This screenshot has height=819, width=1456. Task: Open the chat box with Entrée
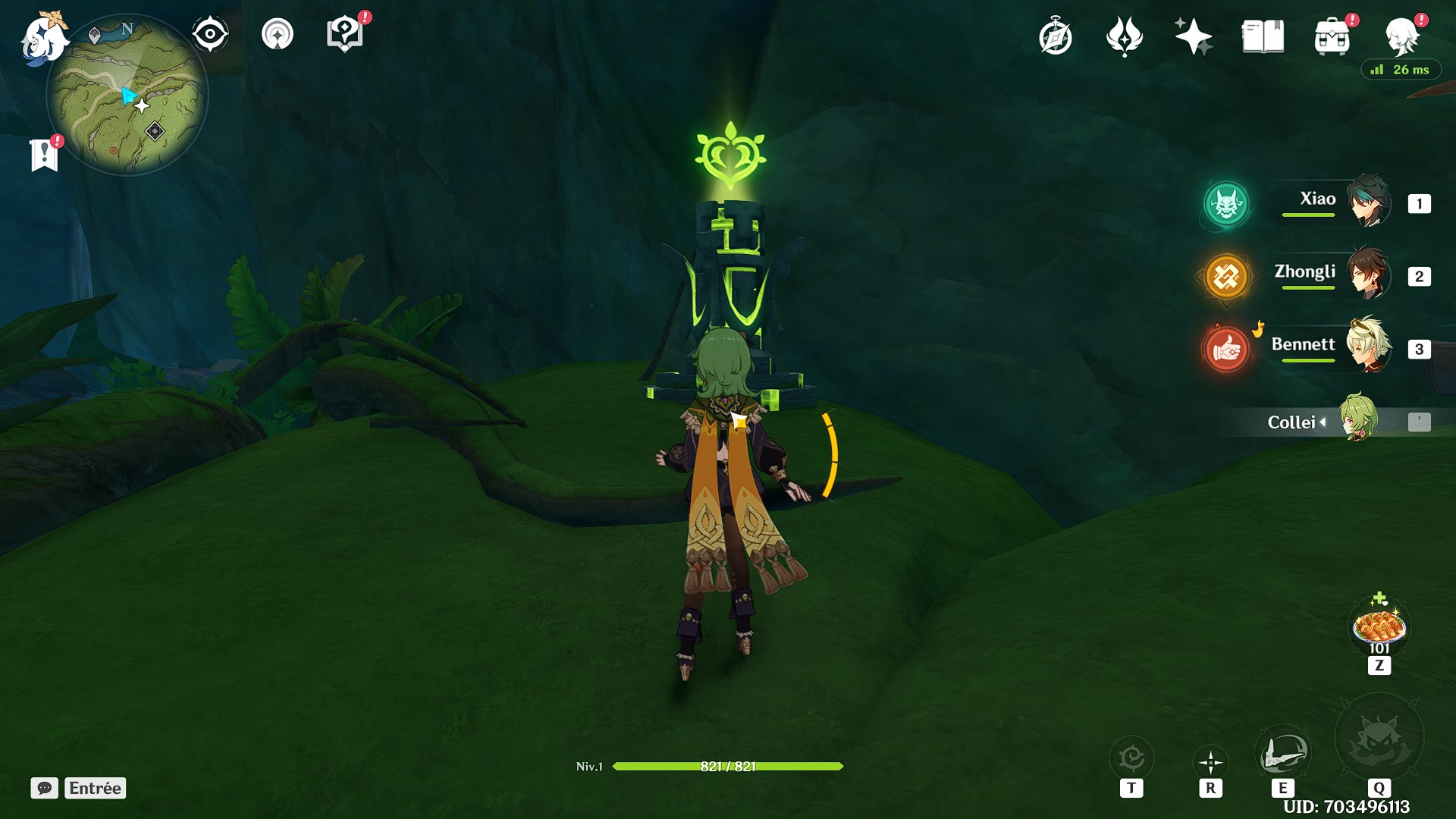(x=79, y=788)
